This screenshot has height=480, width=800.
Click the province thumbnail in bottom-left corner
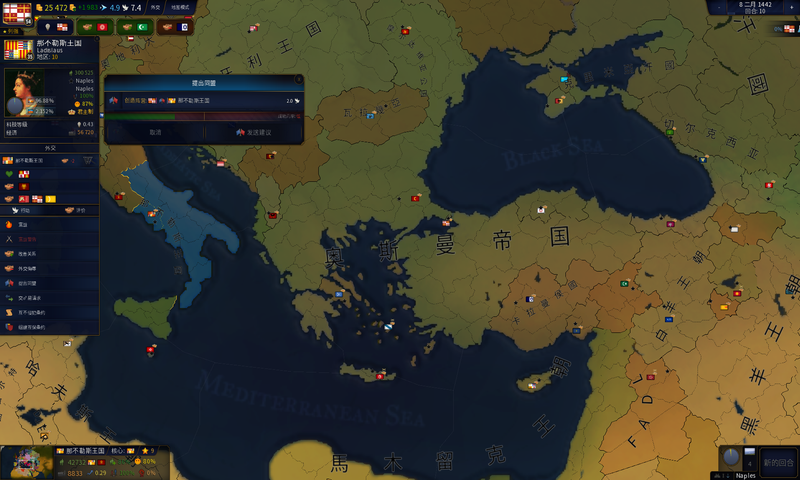[26, 463]
